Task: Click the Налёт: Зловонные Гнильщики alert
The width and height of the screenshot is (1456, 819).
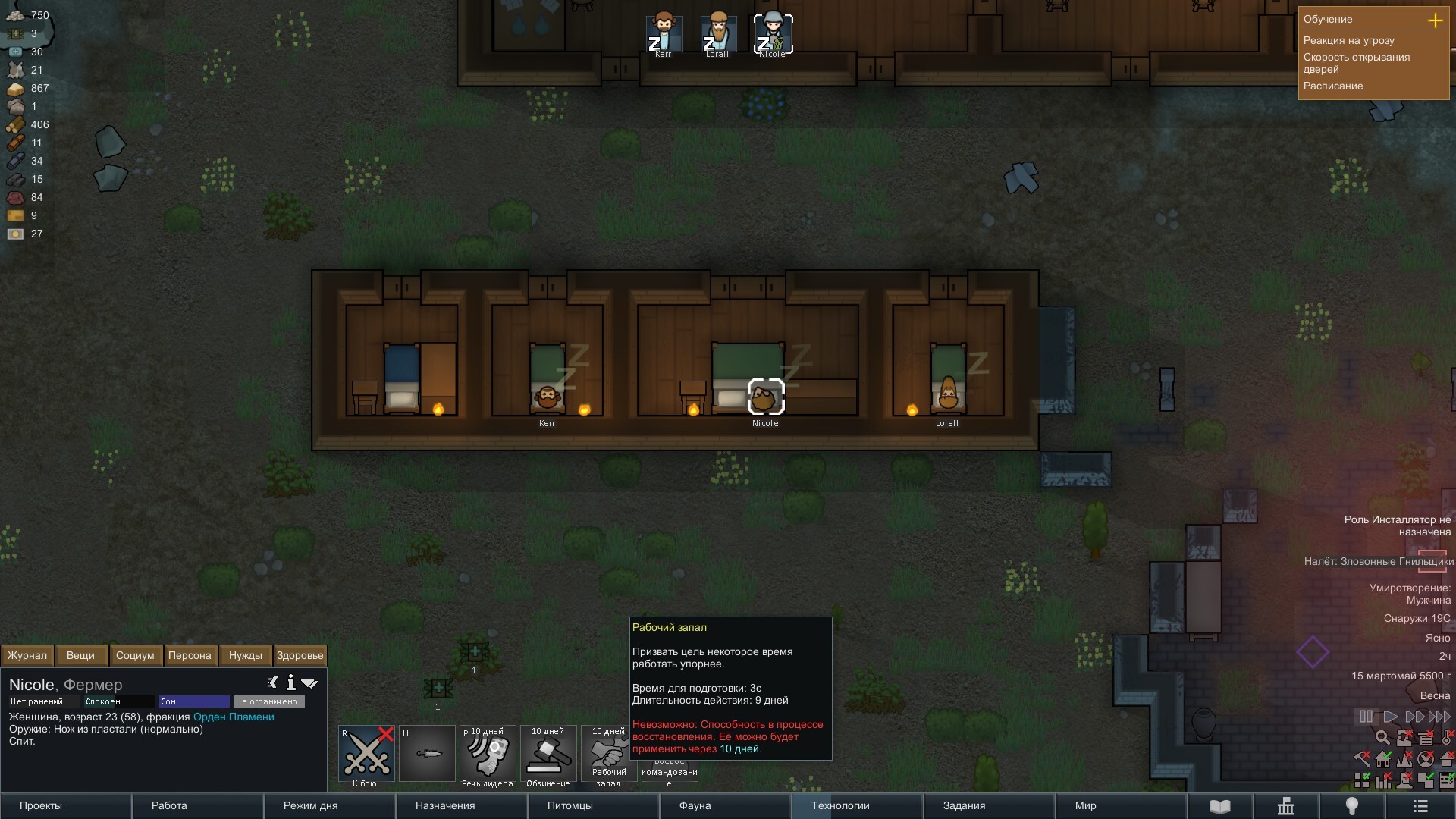Action: (x=1378, y=561)
